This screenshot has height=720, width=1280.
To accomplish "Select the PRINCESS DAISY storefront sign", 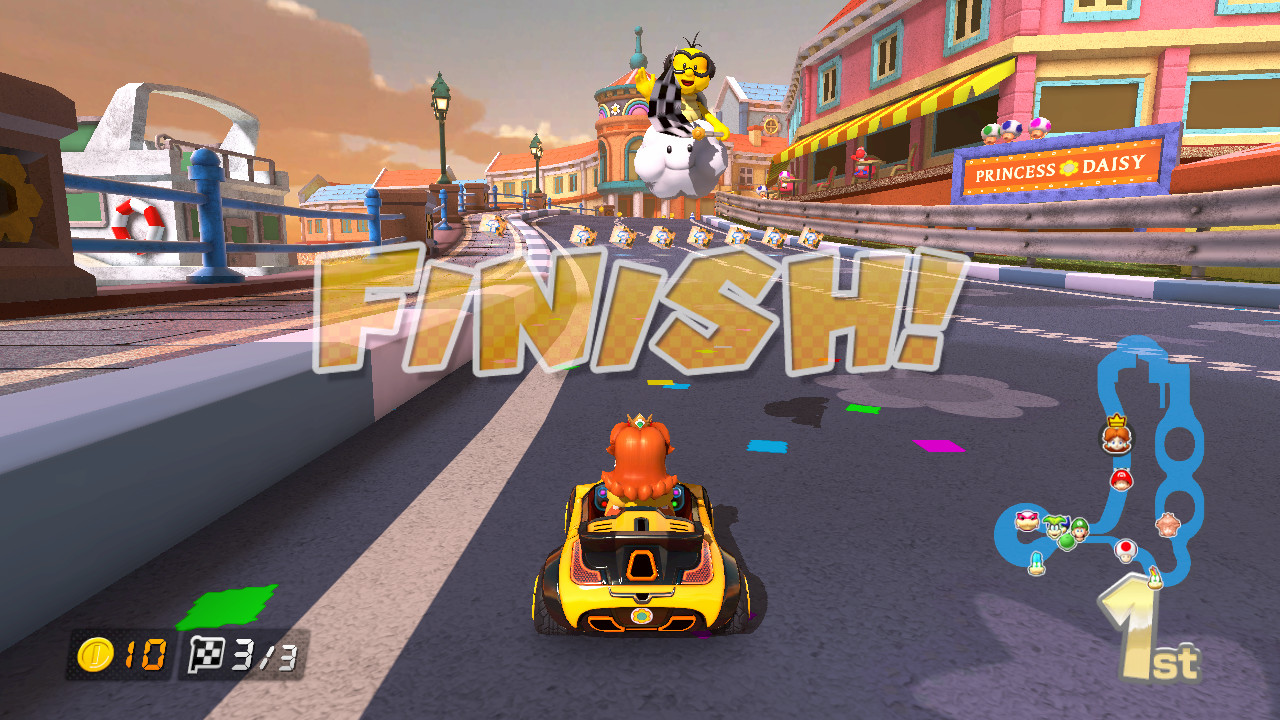I will coord(1060,167).
